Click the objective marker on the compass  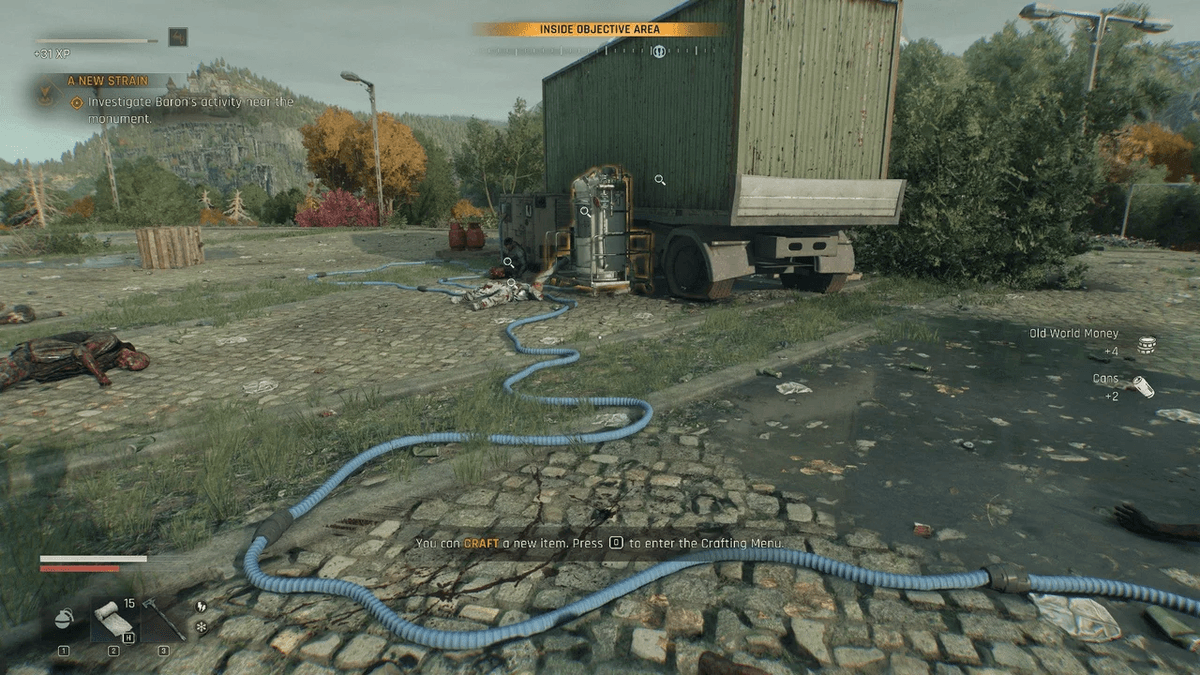point(659,51)
